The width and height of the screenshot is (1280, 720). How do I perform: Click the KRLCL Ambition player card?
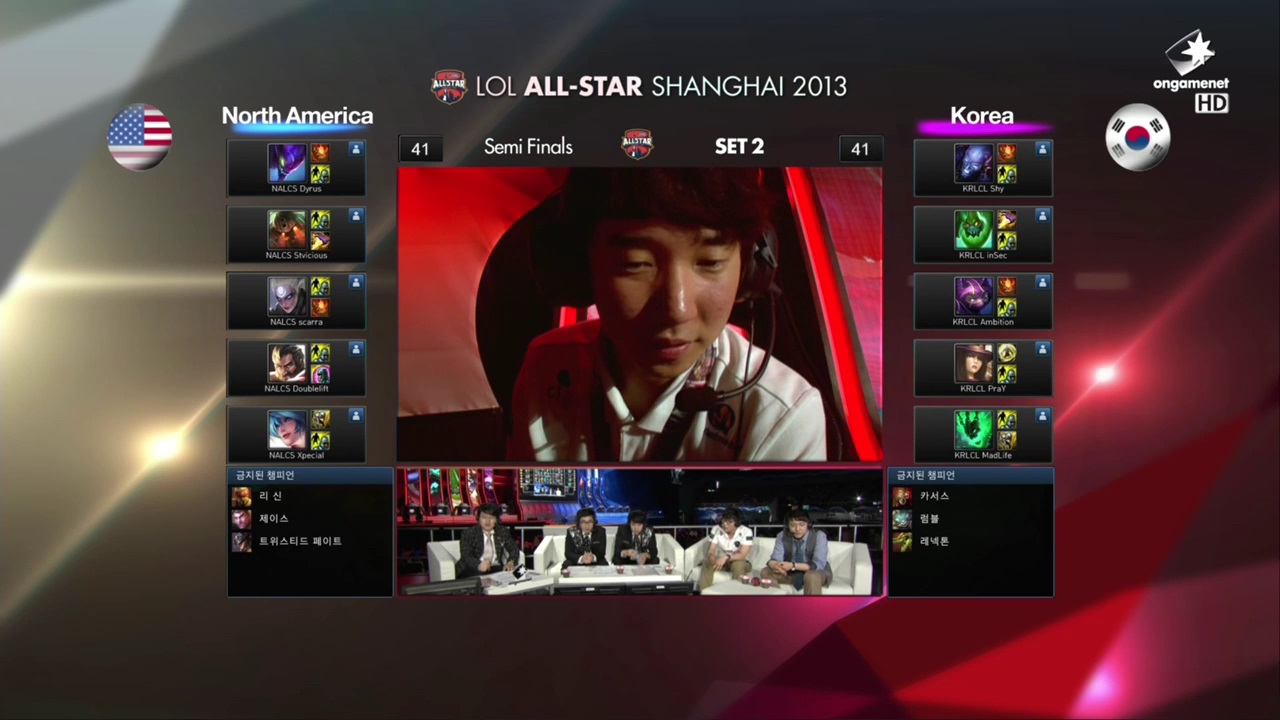[983, 301]
